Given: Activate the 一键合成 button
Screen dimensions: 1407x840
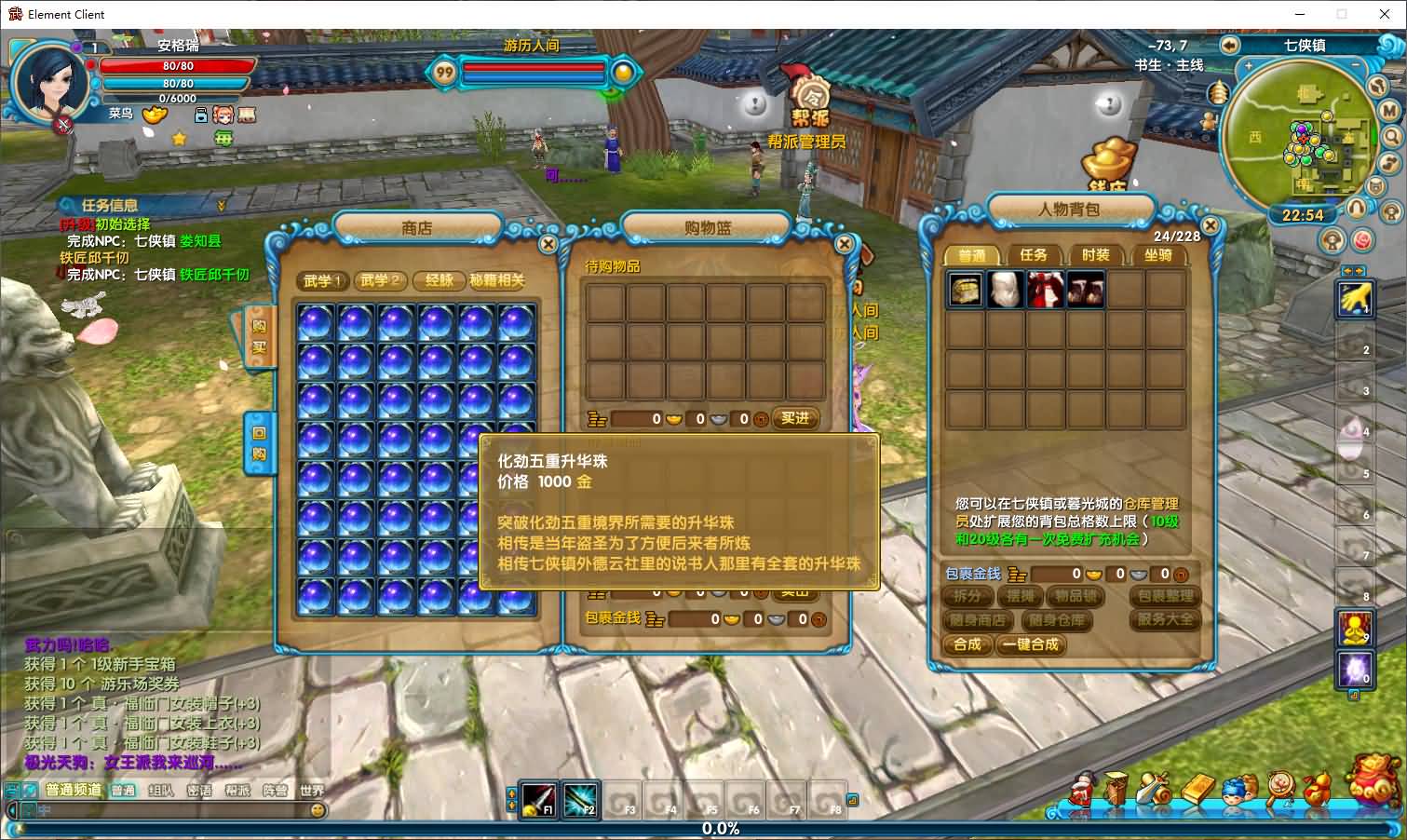Looking at the screenshot, I should [x=1031, y=644].
